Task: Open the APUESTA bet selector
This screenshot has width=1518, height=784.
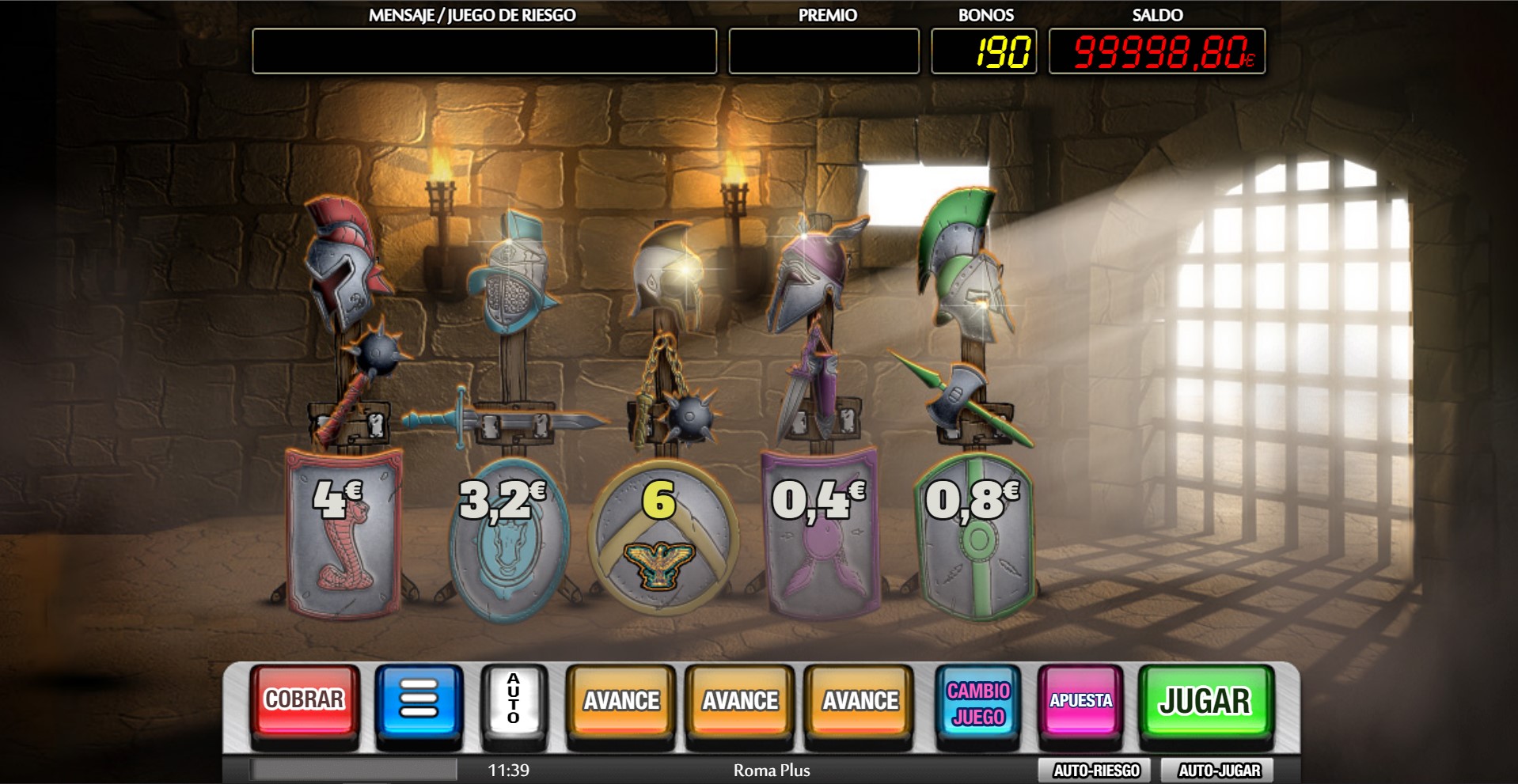Action: 1080,699
